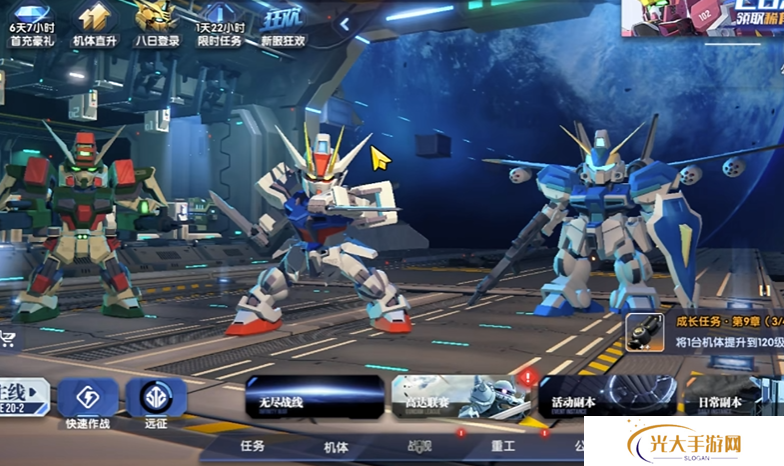Open the 八日登录 login reward icon
Image resolution: width=784 pixels, height=466 pixels.
point(157,22)
